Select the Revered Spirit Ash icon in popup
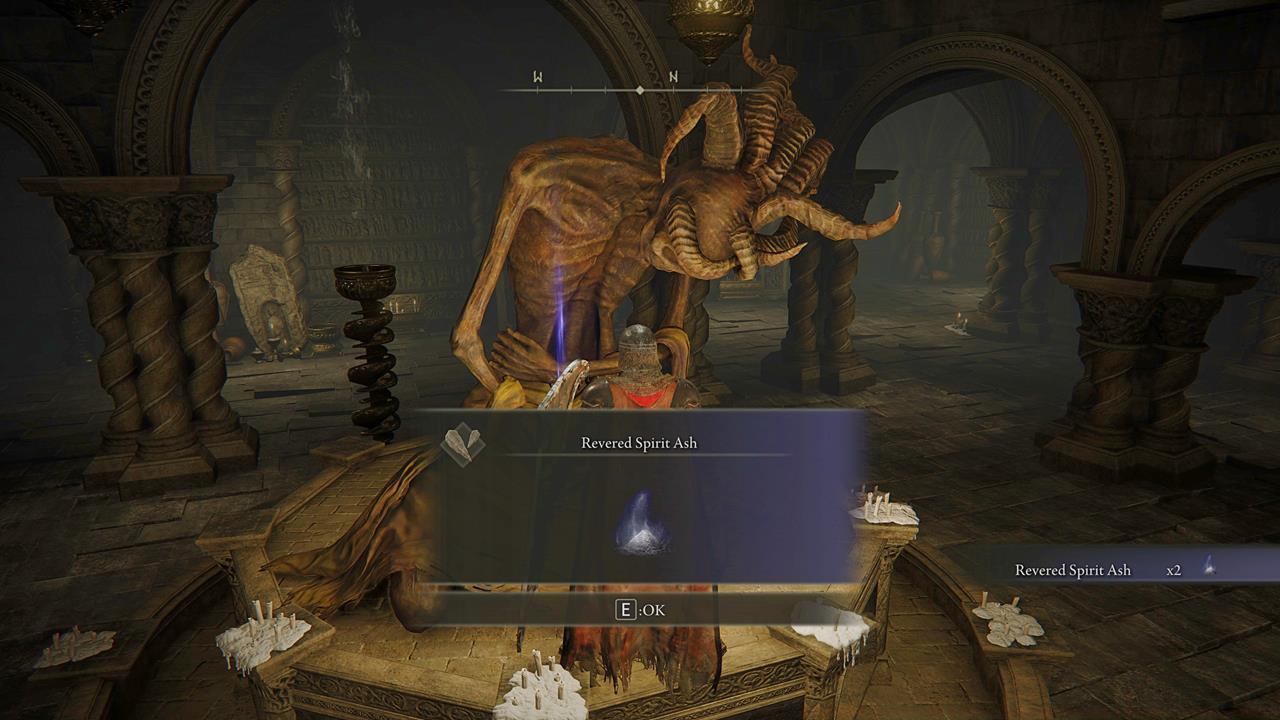Viewport: 1280px width, 720px height. pyautogui.click(x=641, y=524)
